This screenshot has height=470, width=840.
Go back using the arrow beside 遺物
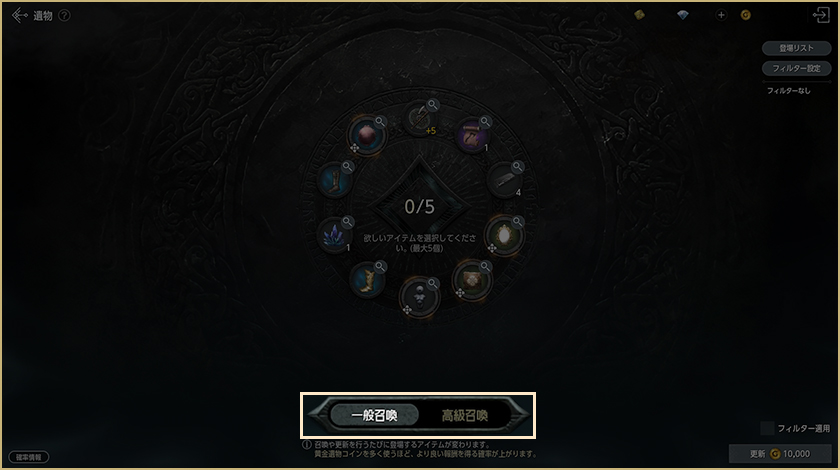(x=18, y=15)
